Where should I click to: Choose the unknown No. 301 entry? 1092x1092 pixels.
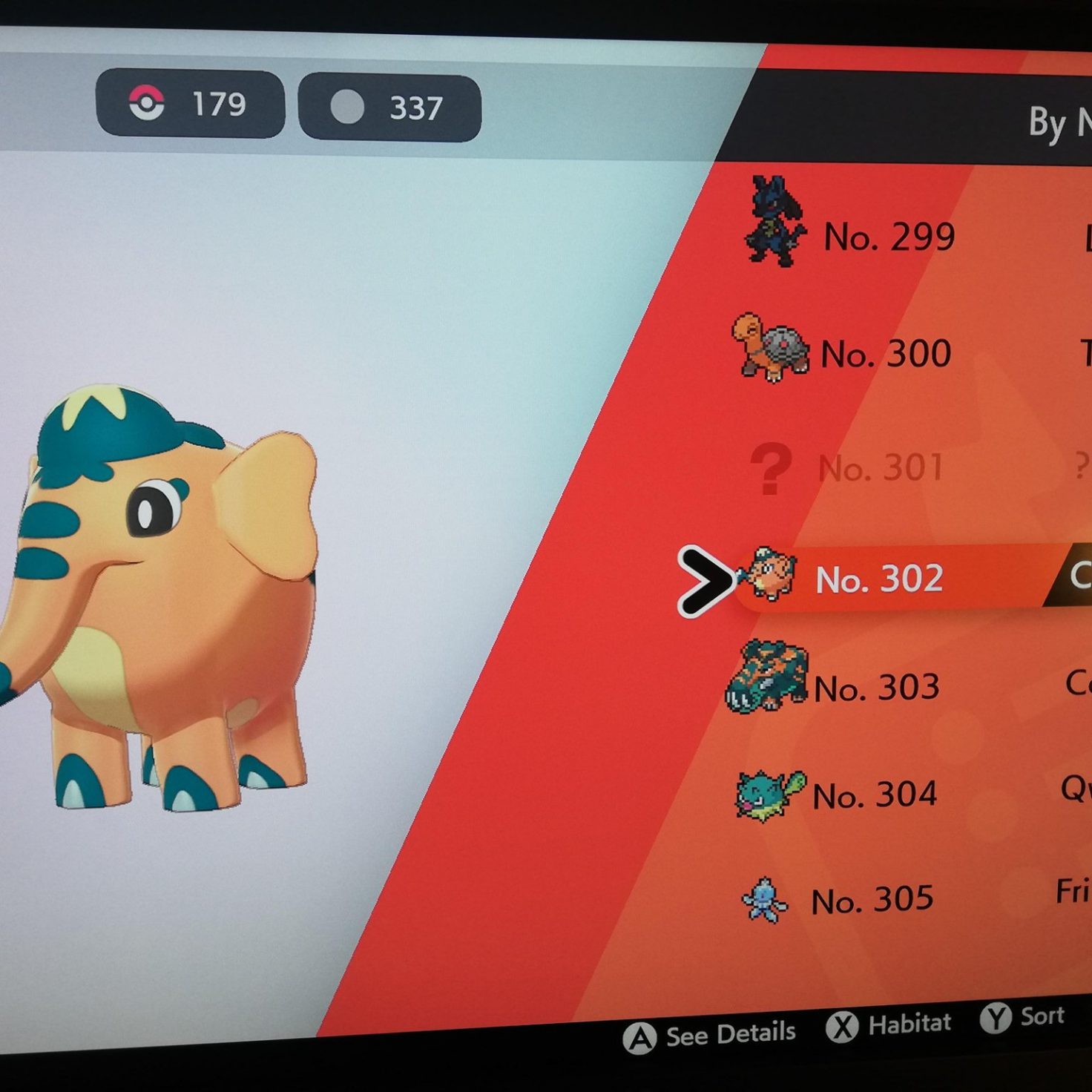pos(881,468)
